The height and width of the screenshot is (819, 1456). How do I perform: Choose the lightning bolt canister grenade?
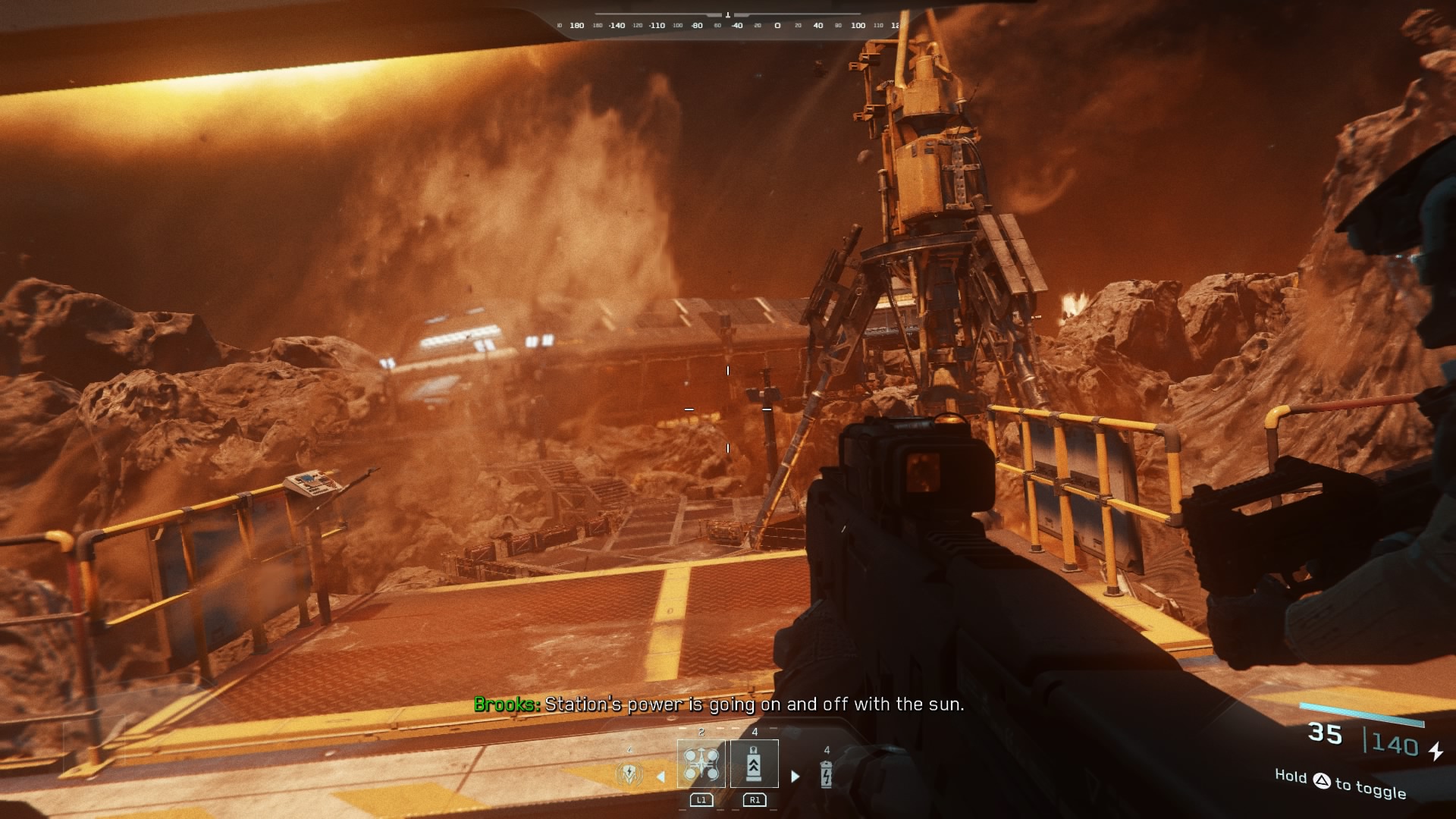826,774
